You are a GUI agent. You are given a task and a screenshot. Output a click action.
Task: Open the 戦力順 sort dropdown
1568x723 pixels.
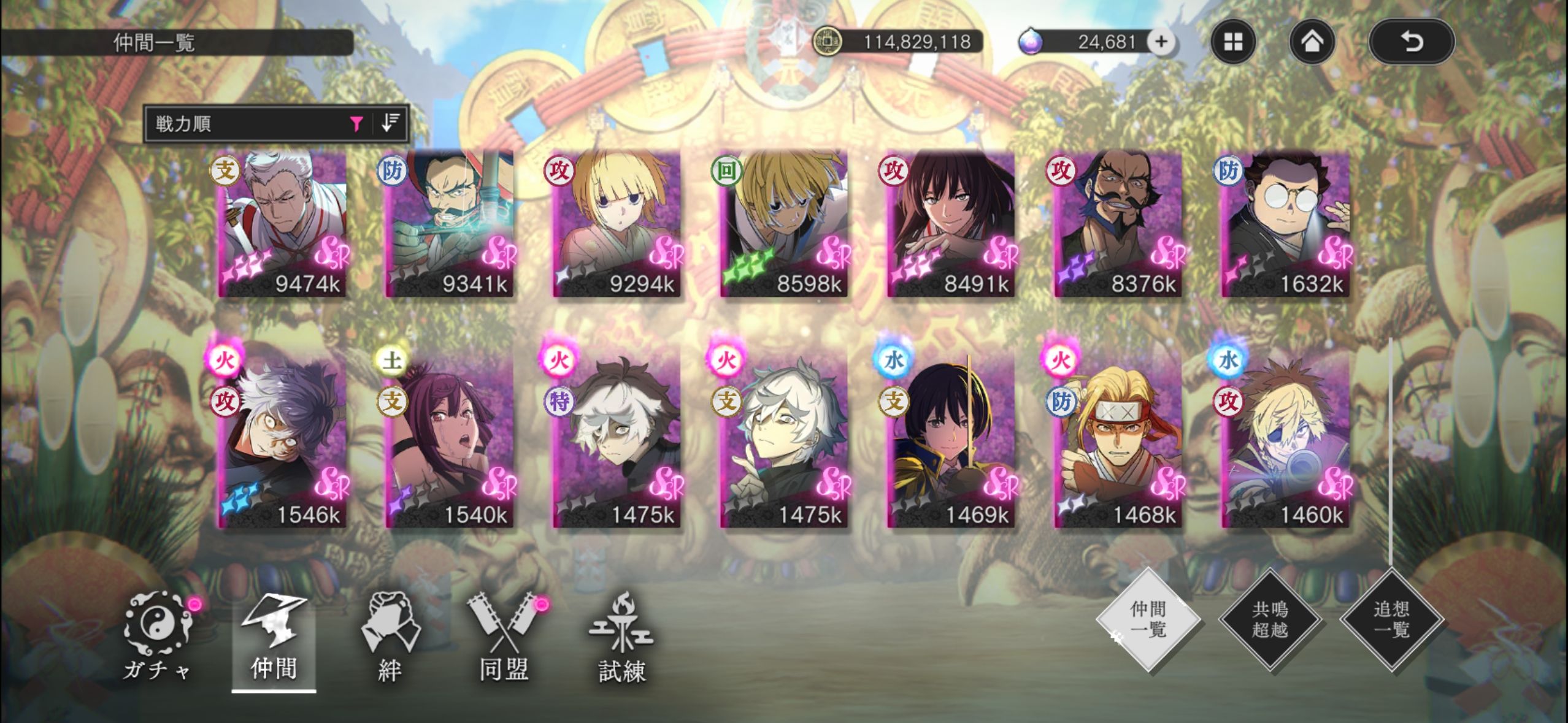(245, 124)
